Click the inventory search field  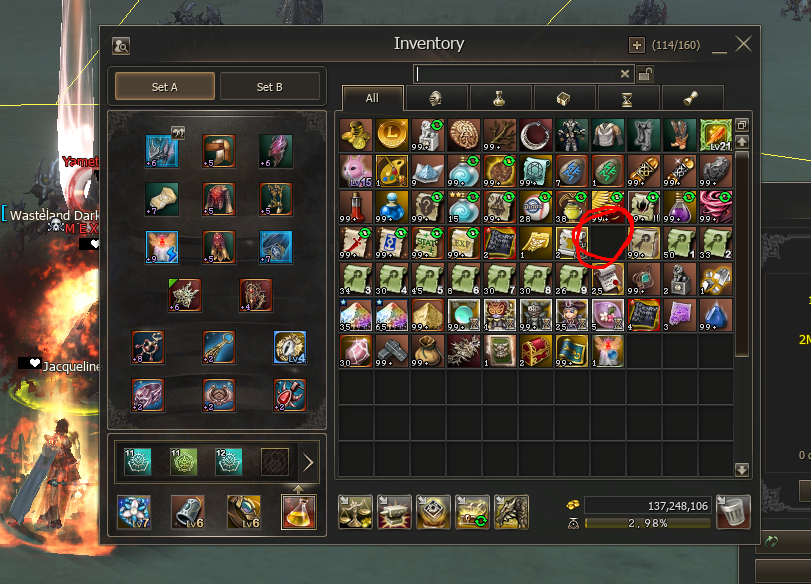coord(516,74)
